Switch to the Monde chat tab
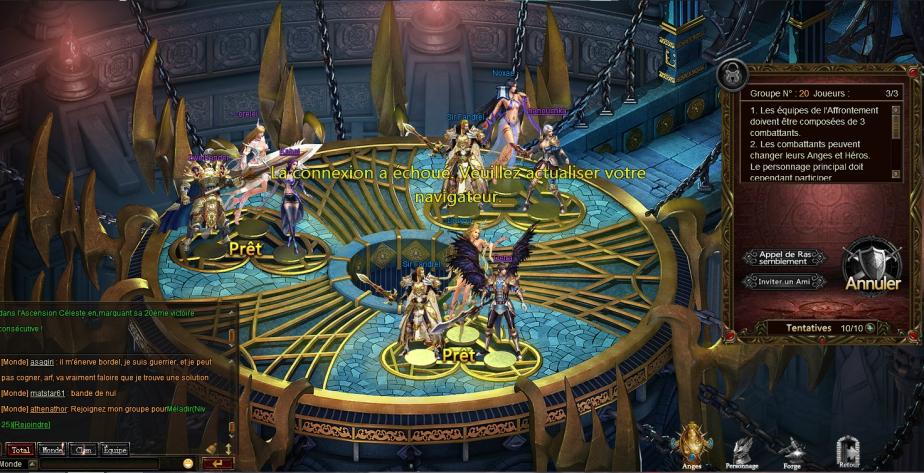This screenshot has width=924, height=473. pyautogui.click(x=51, y=450)
